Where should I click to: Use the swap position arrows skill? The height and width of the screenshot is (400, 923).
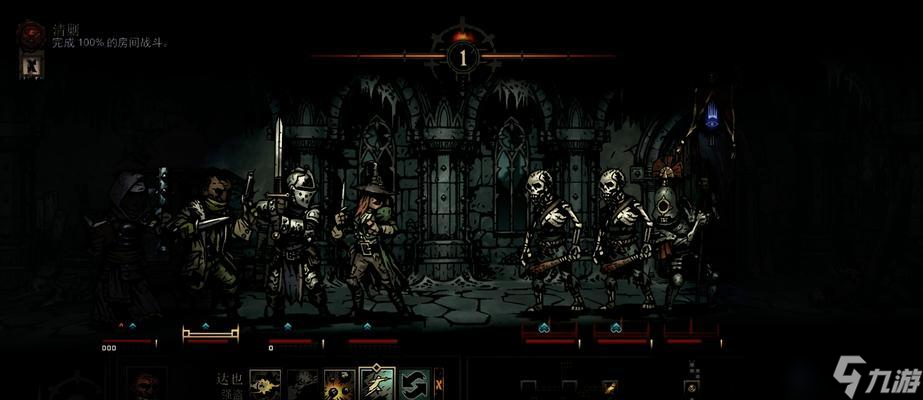[414, 385]
